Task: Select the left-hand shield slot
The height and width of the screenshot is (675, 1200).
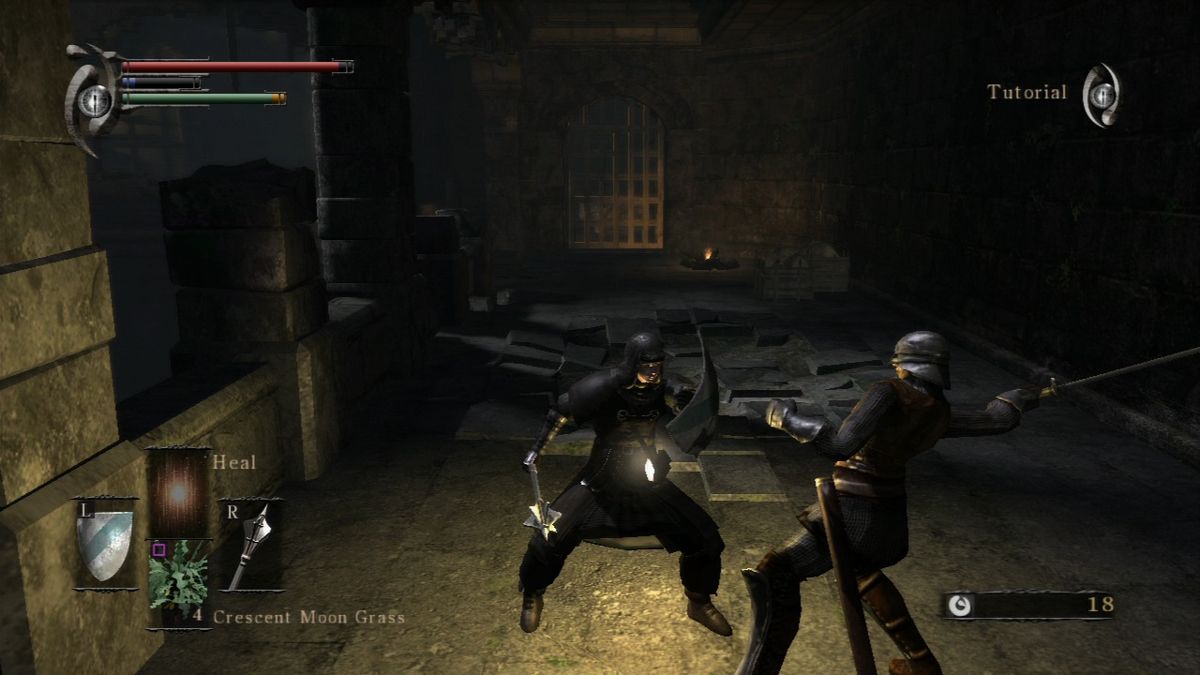Action: click(104, 544)
